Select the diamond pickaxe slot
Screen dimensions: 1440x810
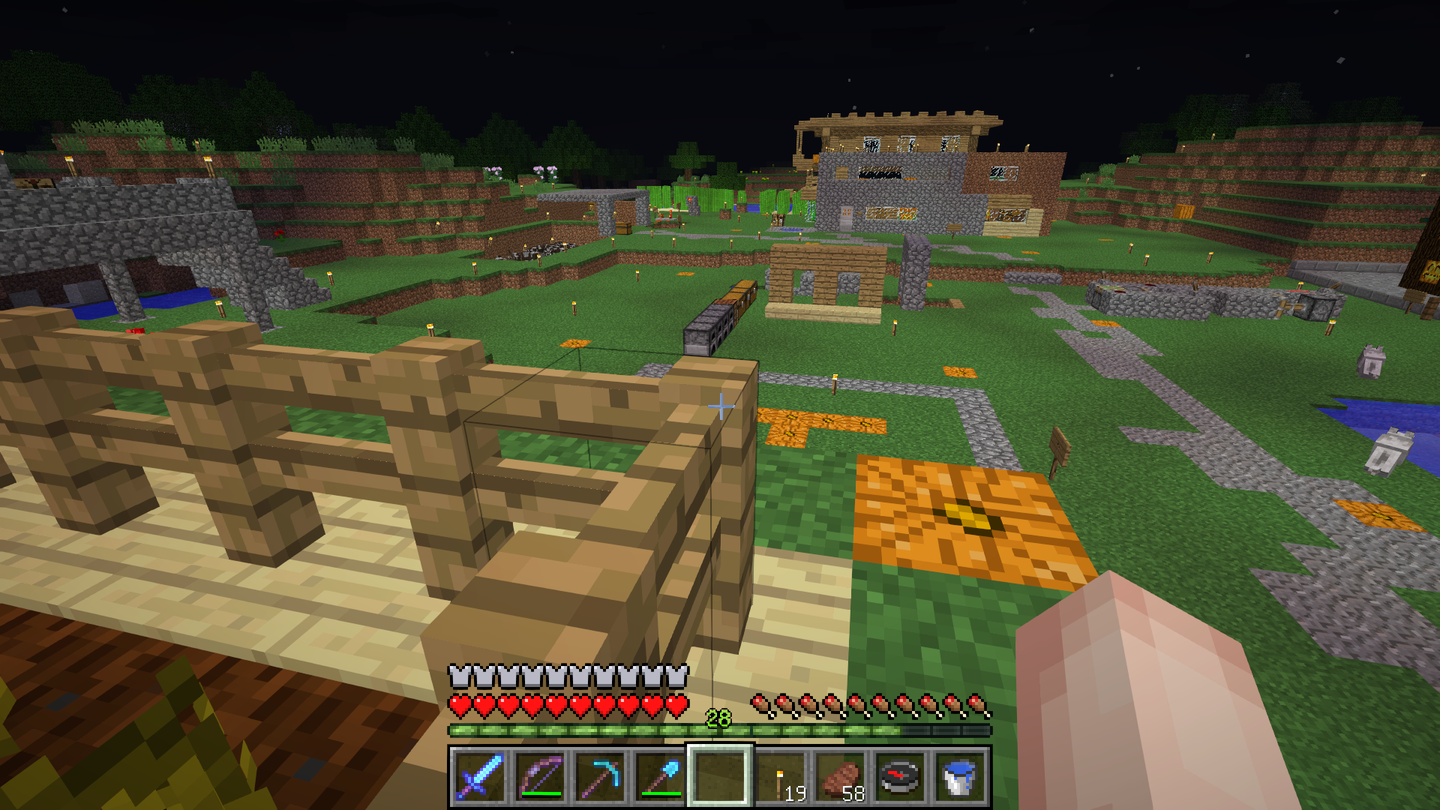pos(599,775)
